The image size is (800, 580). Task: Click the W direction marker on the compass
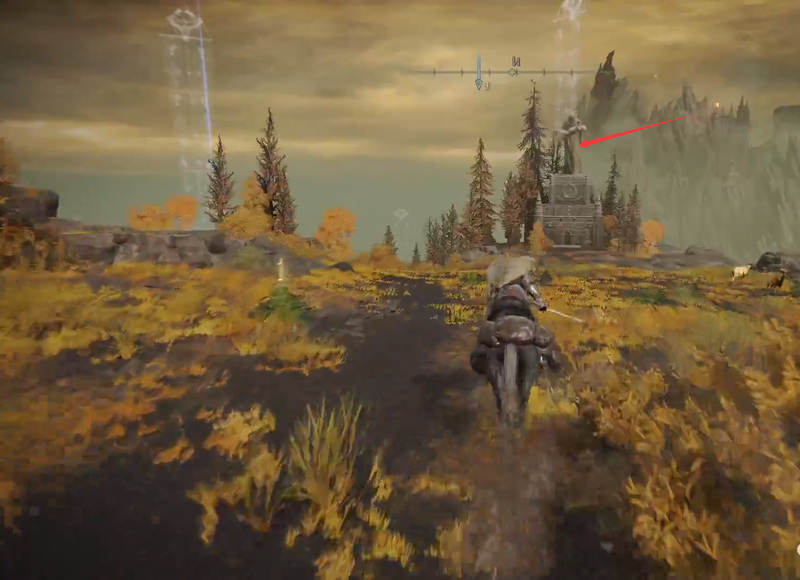(x=515, y=63)
